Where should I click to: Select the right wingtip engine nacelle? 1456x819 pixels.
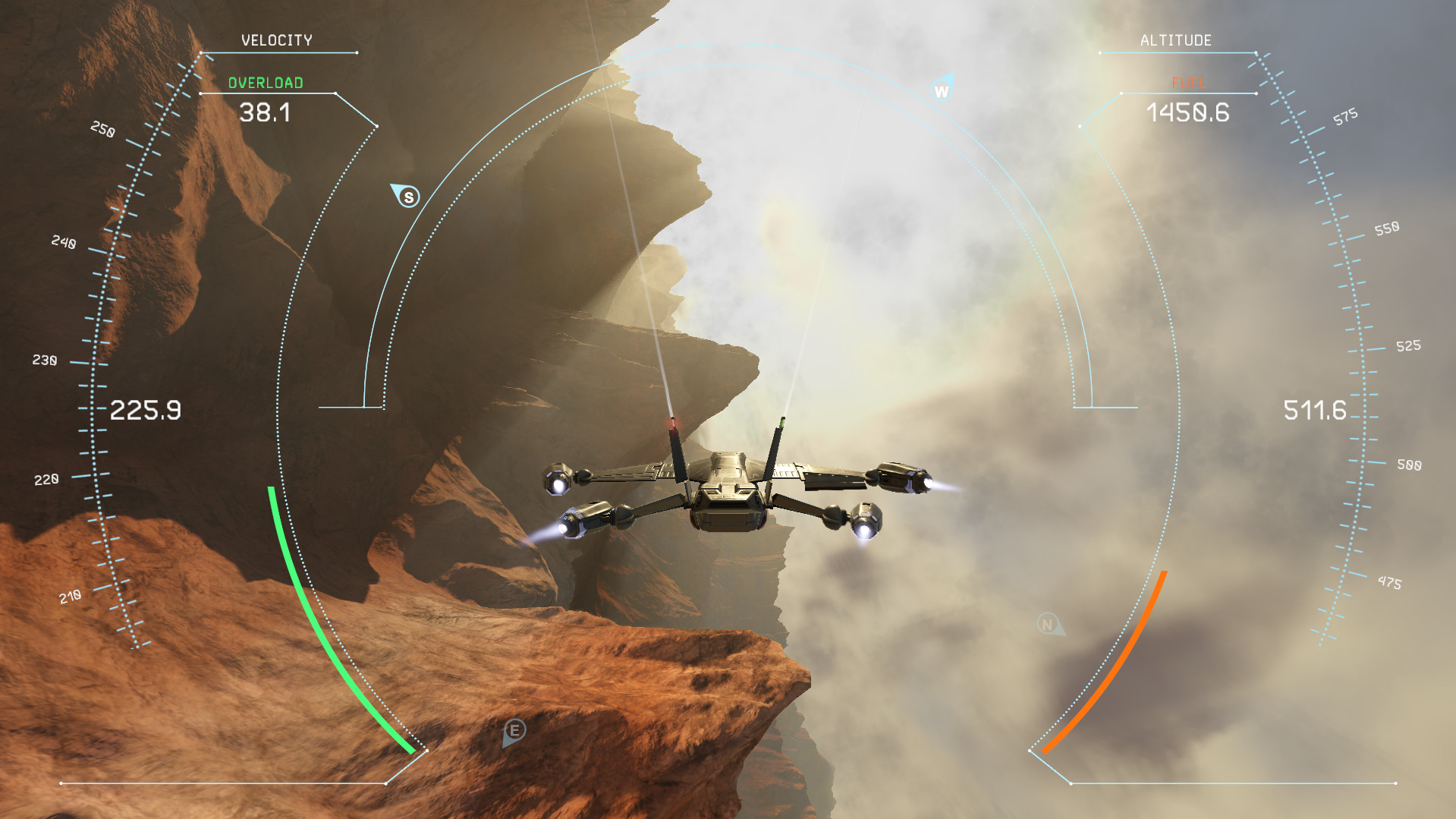click(x=903, y=478)
